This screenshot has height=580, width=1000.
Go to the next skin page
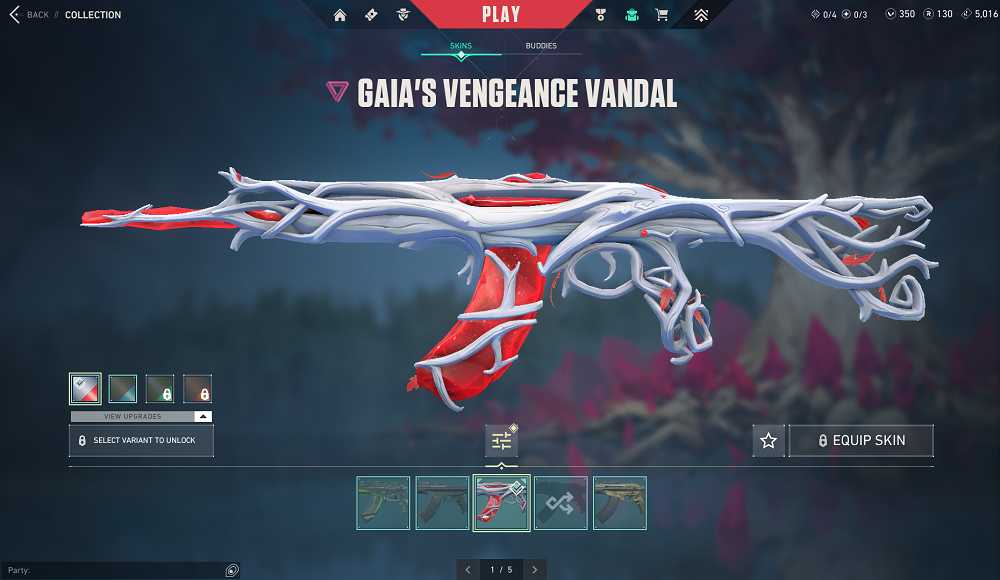click(535, 569)
